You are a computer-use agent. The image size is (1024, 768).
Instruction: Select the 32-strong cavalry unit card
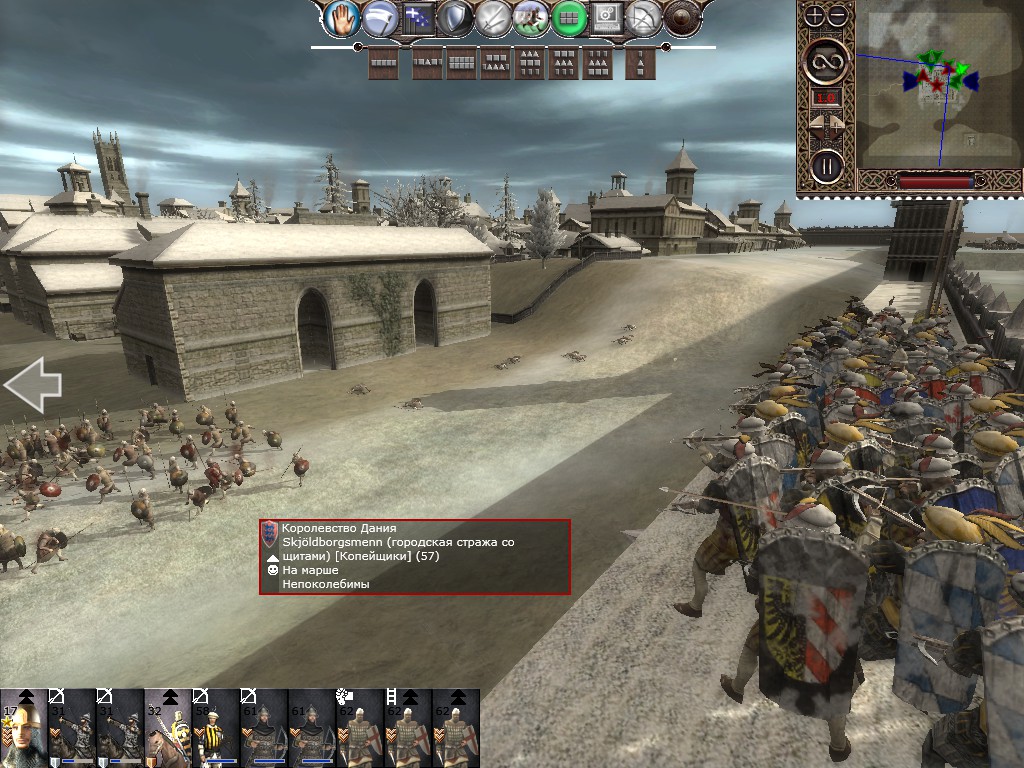tap(168, 728)
